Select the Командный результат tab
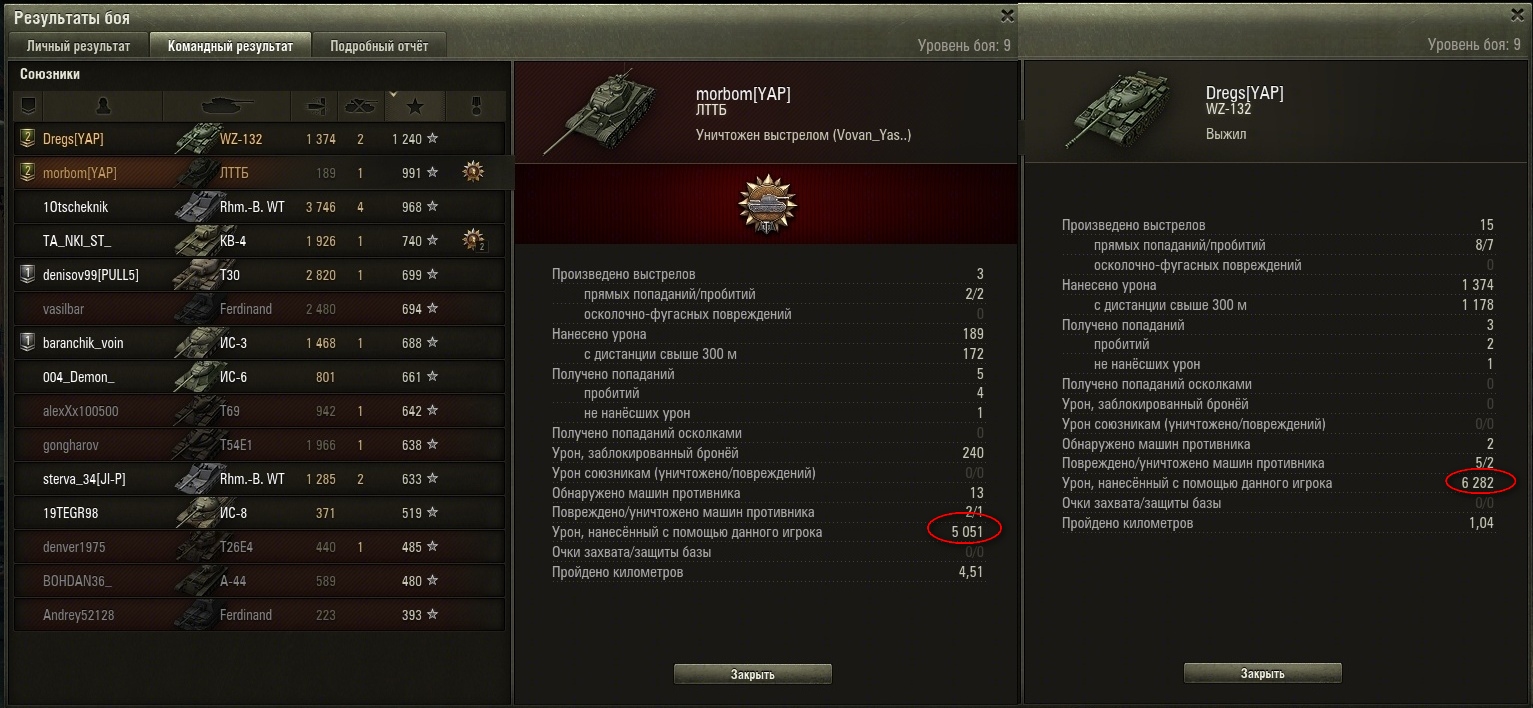The height and width of the screenshot is (708, 1533). coord(230,46)
